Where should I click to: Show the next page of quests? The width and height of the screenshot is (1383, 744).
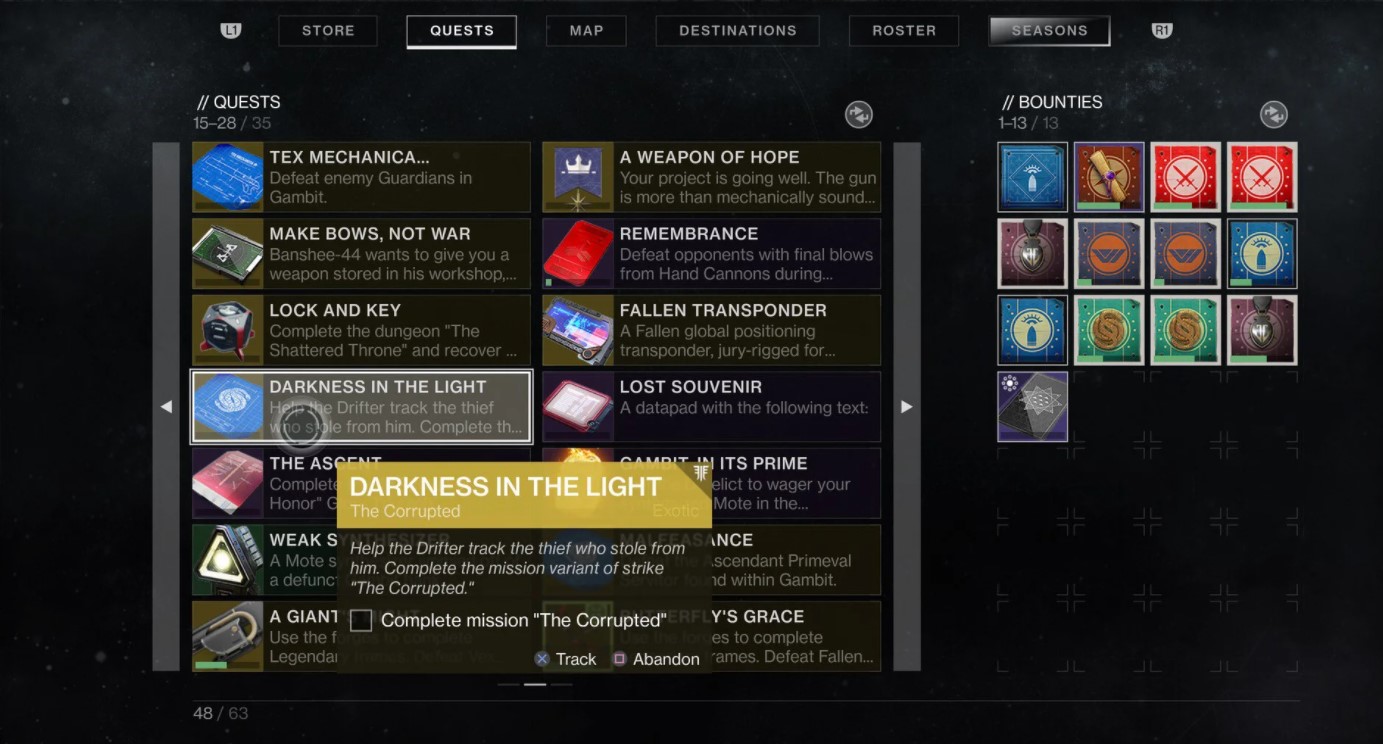(x=906, y=407)
